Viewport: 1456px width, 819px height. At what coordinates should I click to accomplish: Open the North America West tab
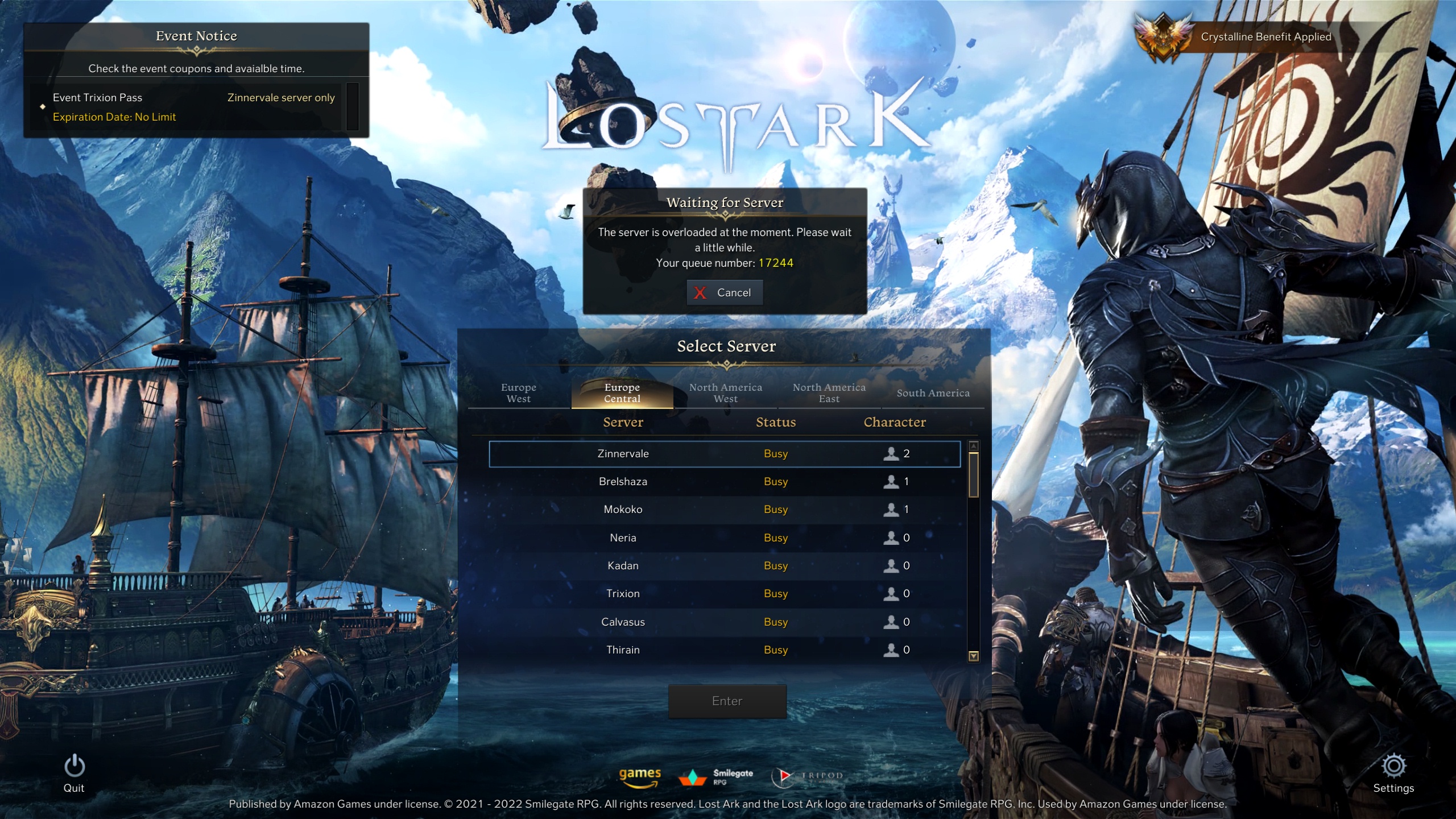(725, 393)
